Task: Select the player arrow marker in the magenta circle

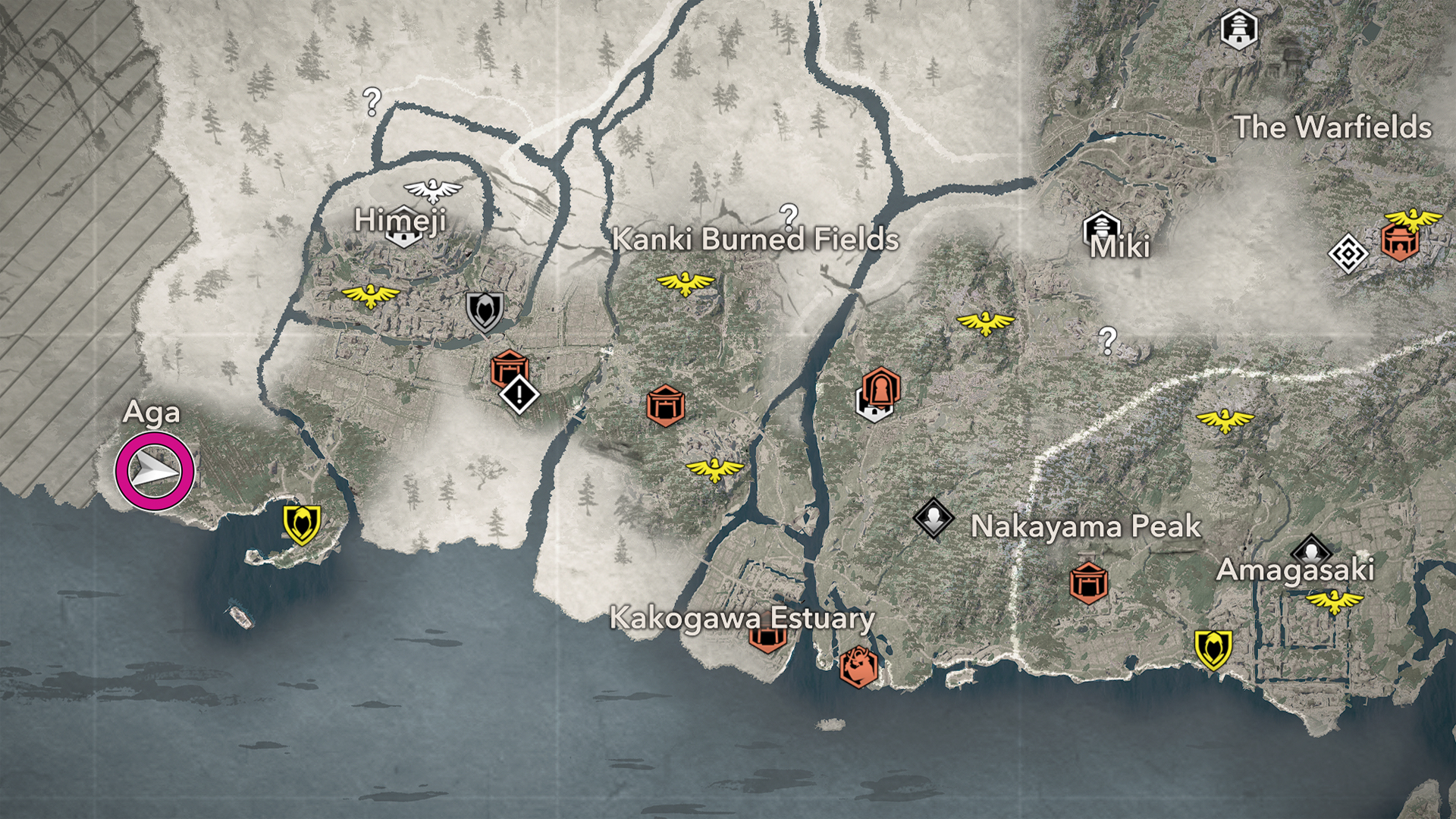Action: tap(155, 472)
